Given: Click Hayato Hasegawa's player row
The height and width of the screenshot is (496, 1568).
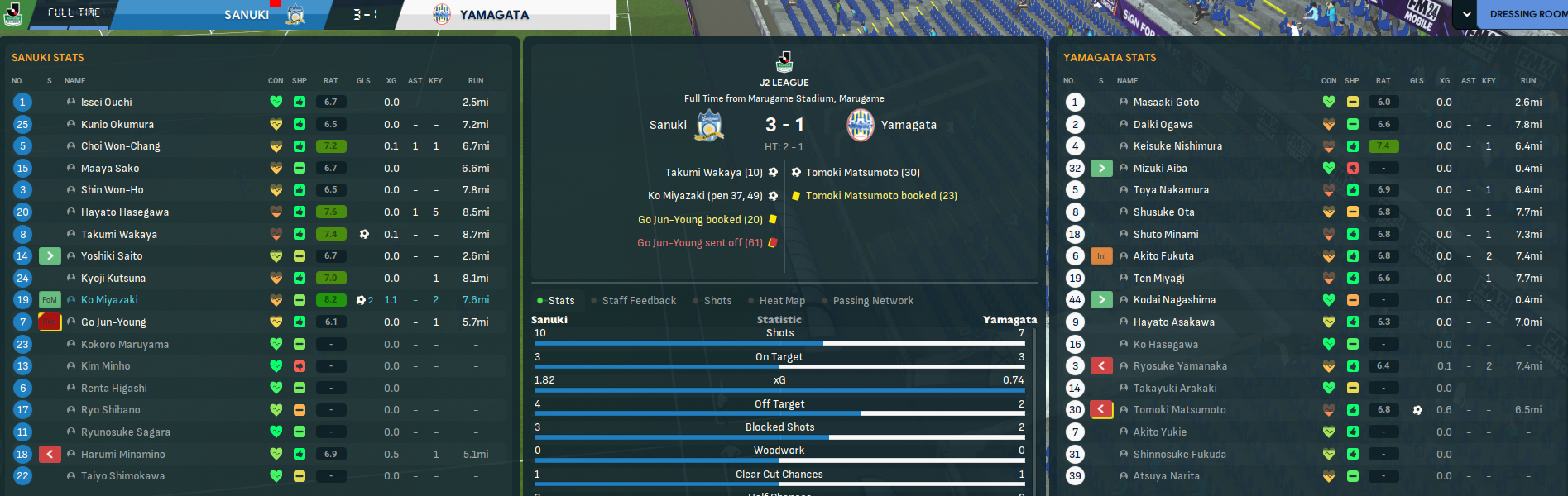Looking at the screenshot, I should click(x=124, y=212).
